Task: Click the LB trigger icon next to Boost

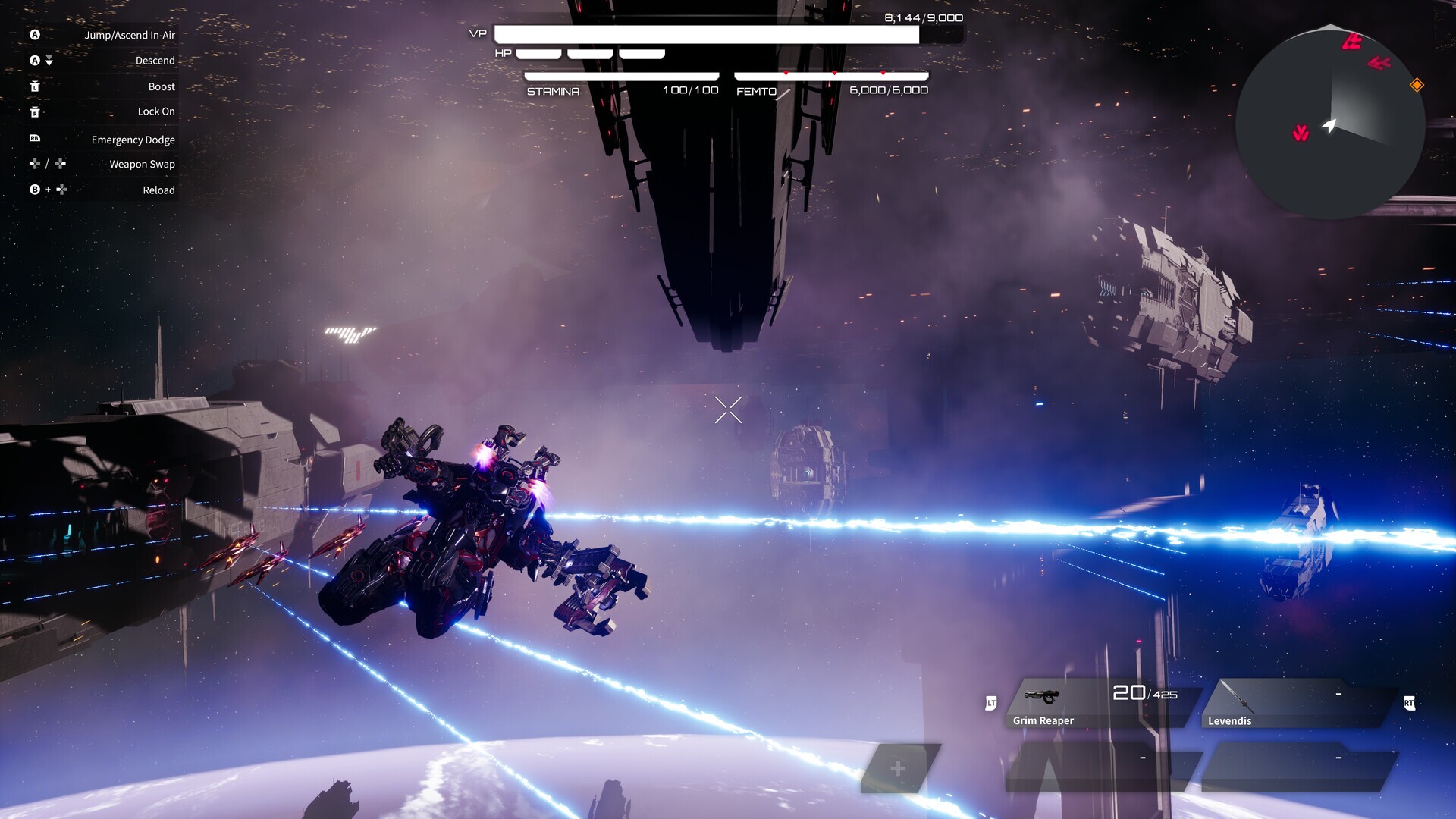Action: tap(34, 86)
